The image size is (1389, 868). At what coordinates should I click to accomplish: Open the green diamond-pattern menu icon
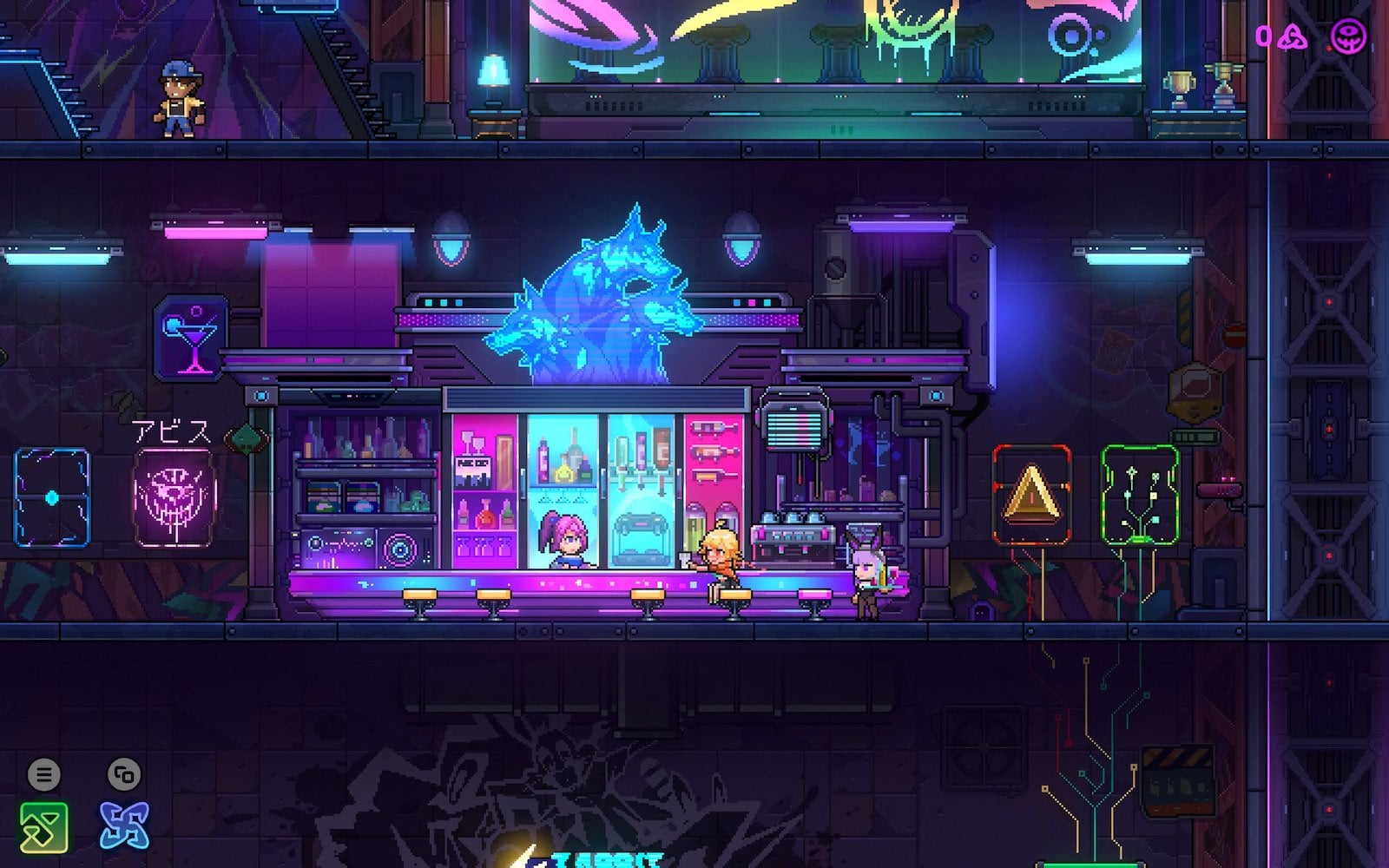pyautogui.click(x=43, y=825)
